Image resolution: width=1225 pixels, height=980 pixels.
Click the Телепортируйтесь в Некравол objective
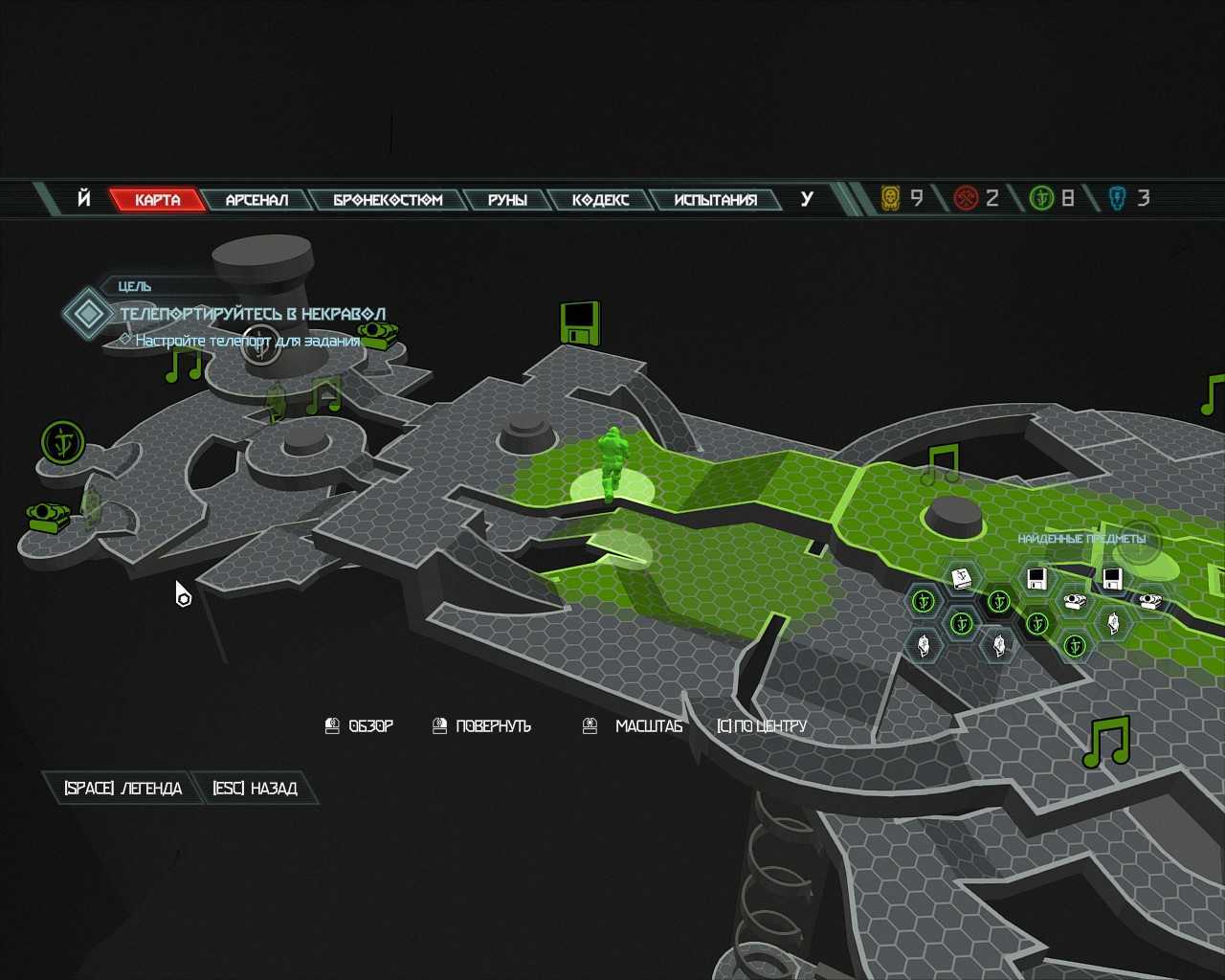tap(253, 314)
